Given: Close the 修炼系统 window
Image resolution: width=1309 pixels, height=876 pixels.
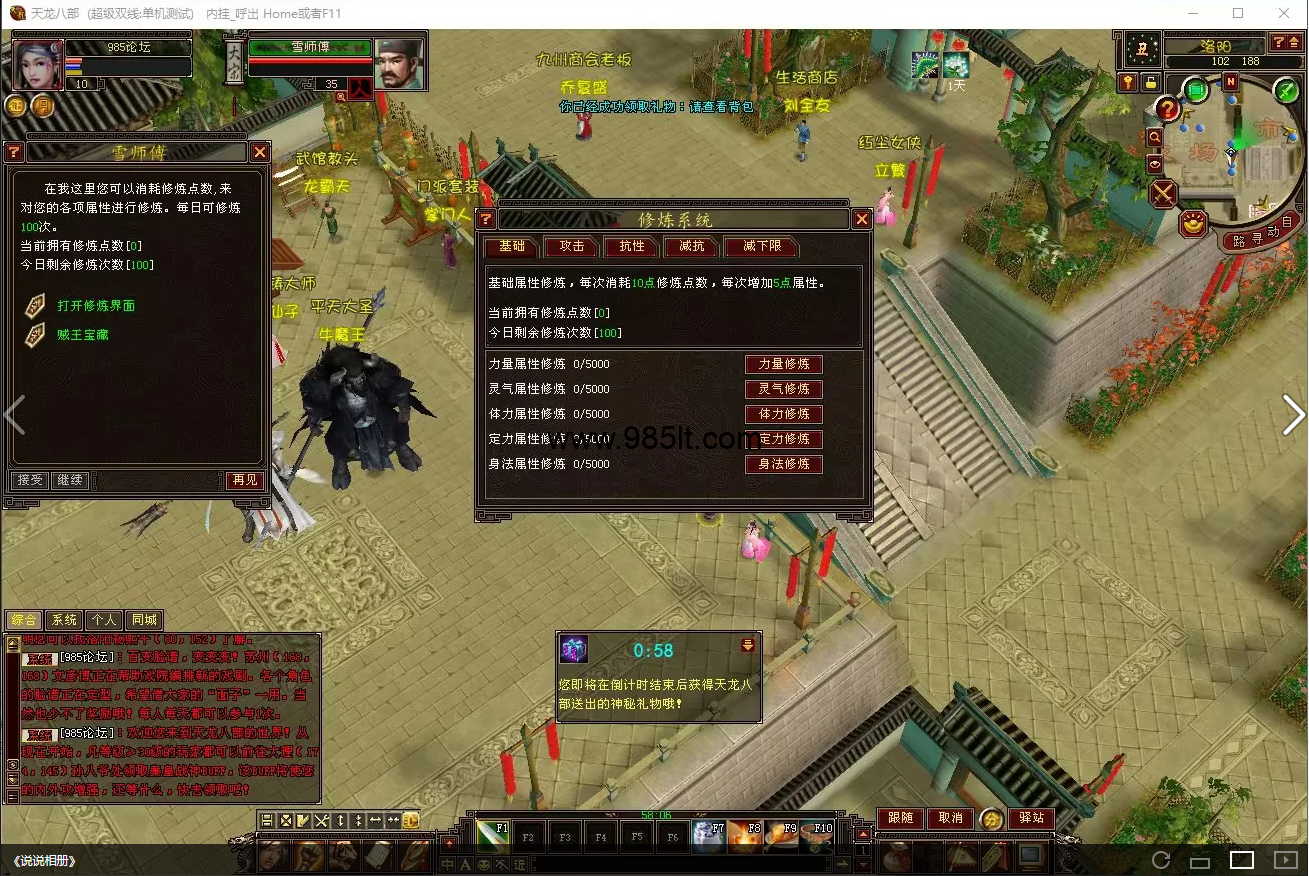Looking at the screenshot, I should point(862,219).
